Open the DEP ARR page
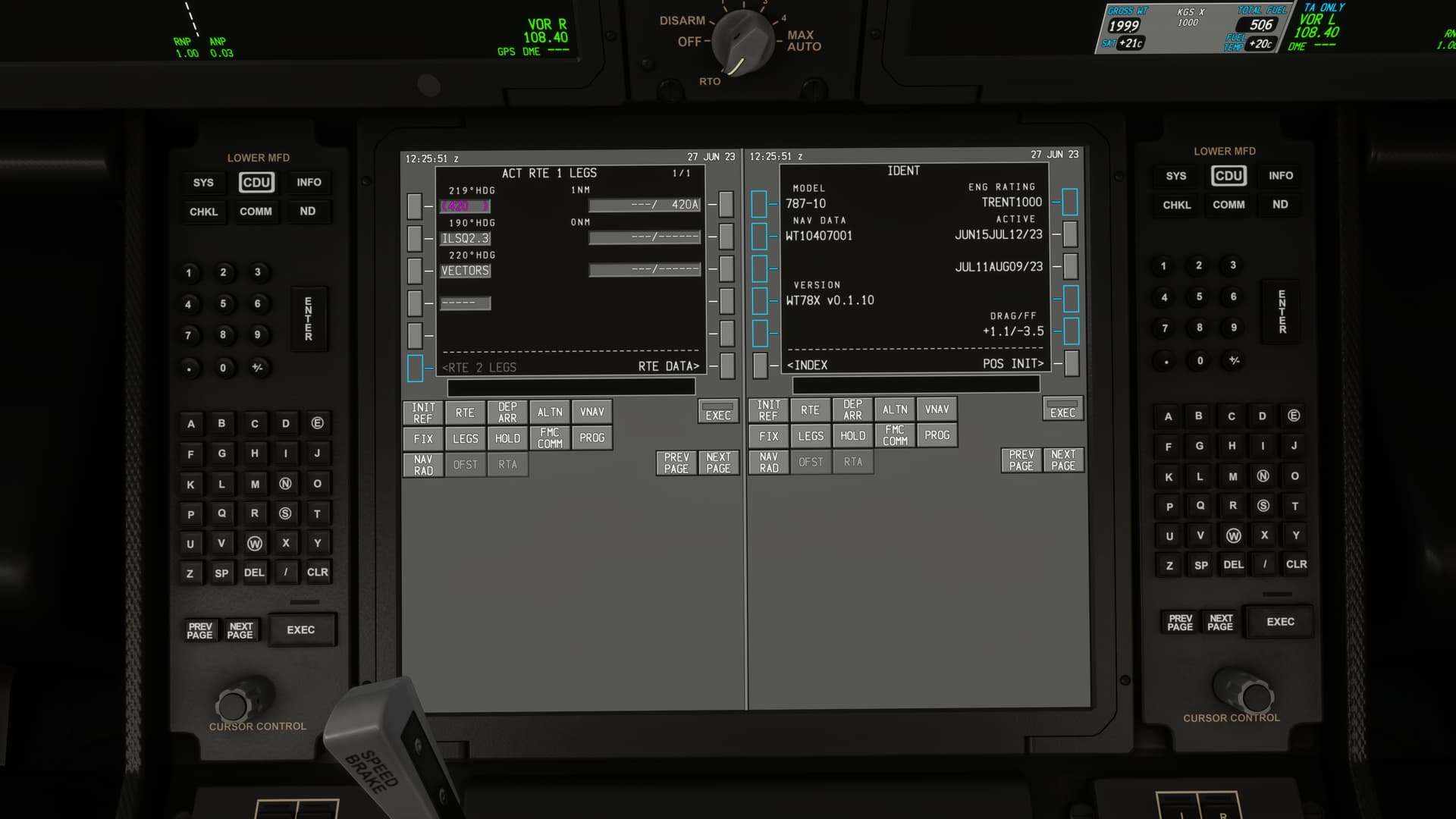The width and height of the screenshot is (1456, 819). click(x=507, y=412)
